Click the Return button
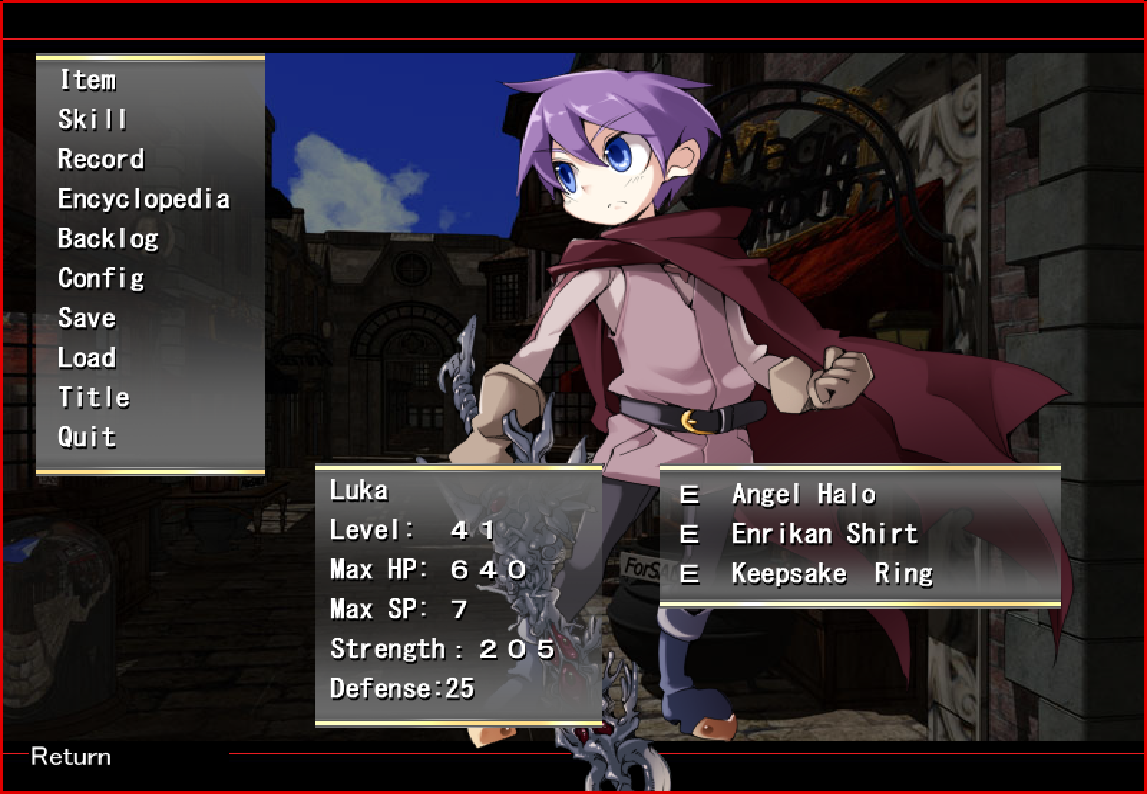1147x794 pixels. pyautogui.click(x=71, y=757)
